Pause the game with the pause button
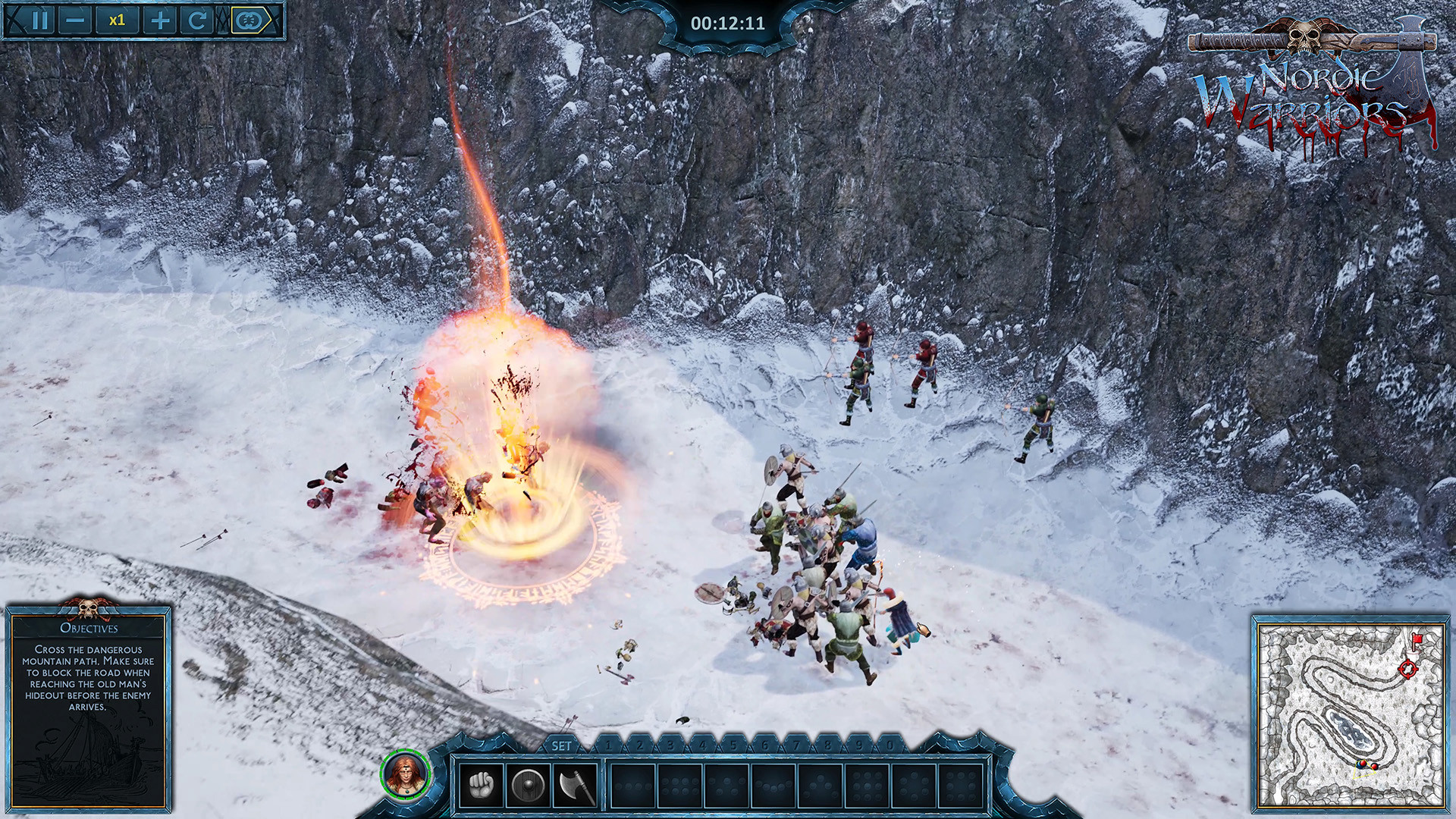Image resolution: width=1456 pixels, height=819 pixels. click(42, 20)
